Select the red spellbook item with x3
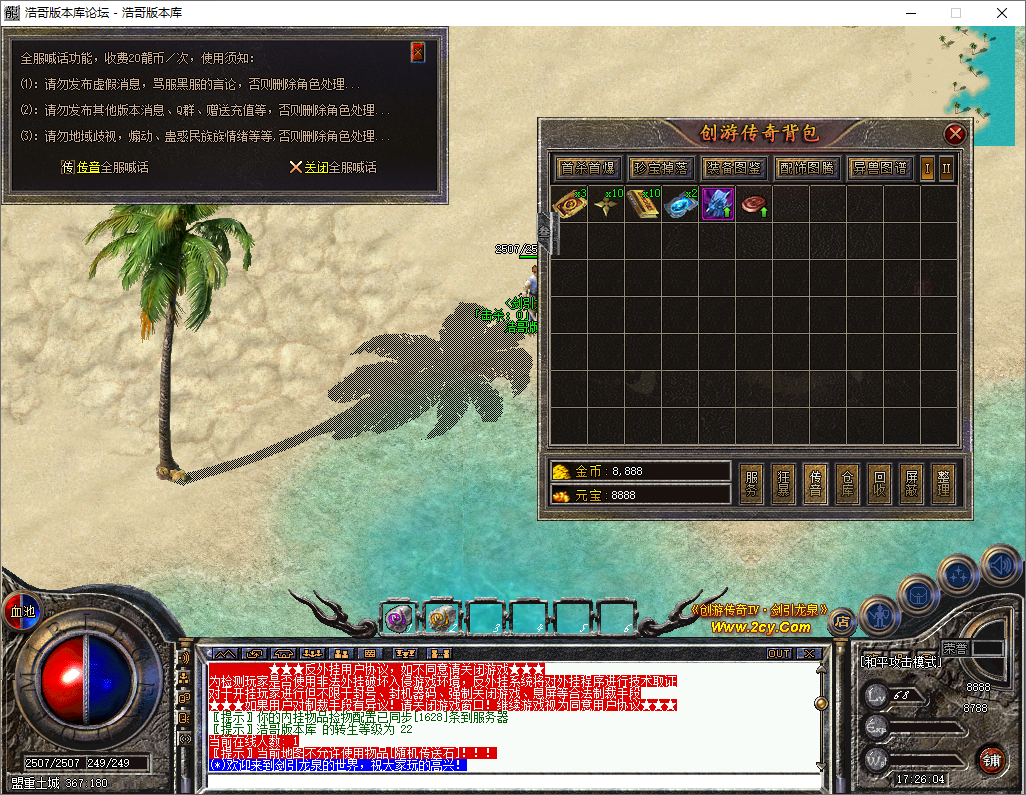This screenshot has width=1026, height=795. click(569, 204)
